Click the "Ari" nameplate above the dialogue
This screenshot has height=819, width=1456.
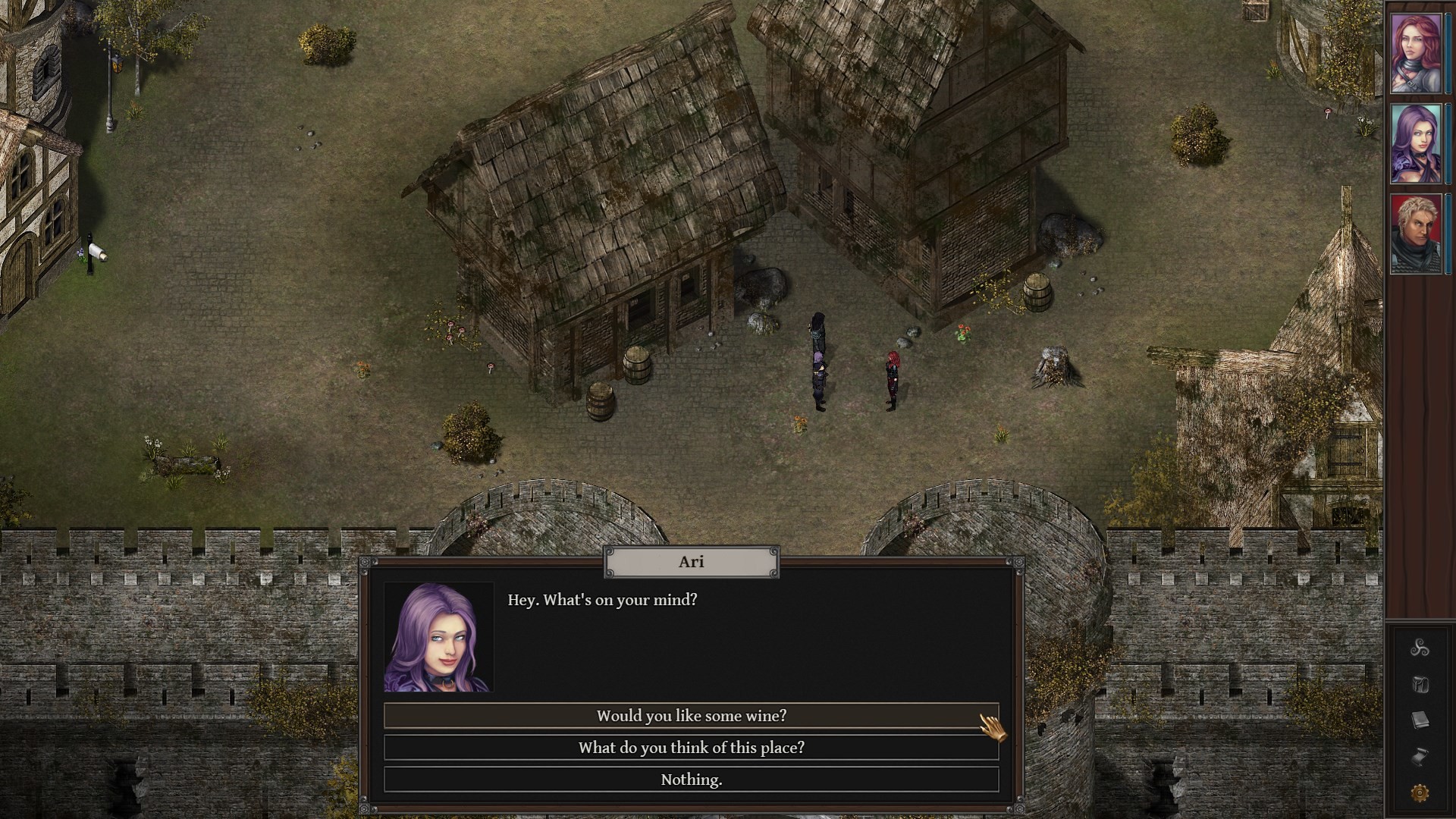tap(690, 561)
